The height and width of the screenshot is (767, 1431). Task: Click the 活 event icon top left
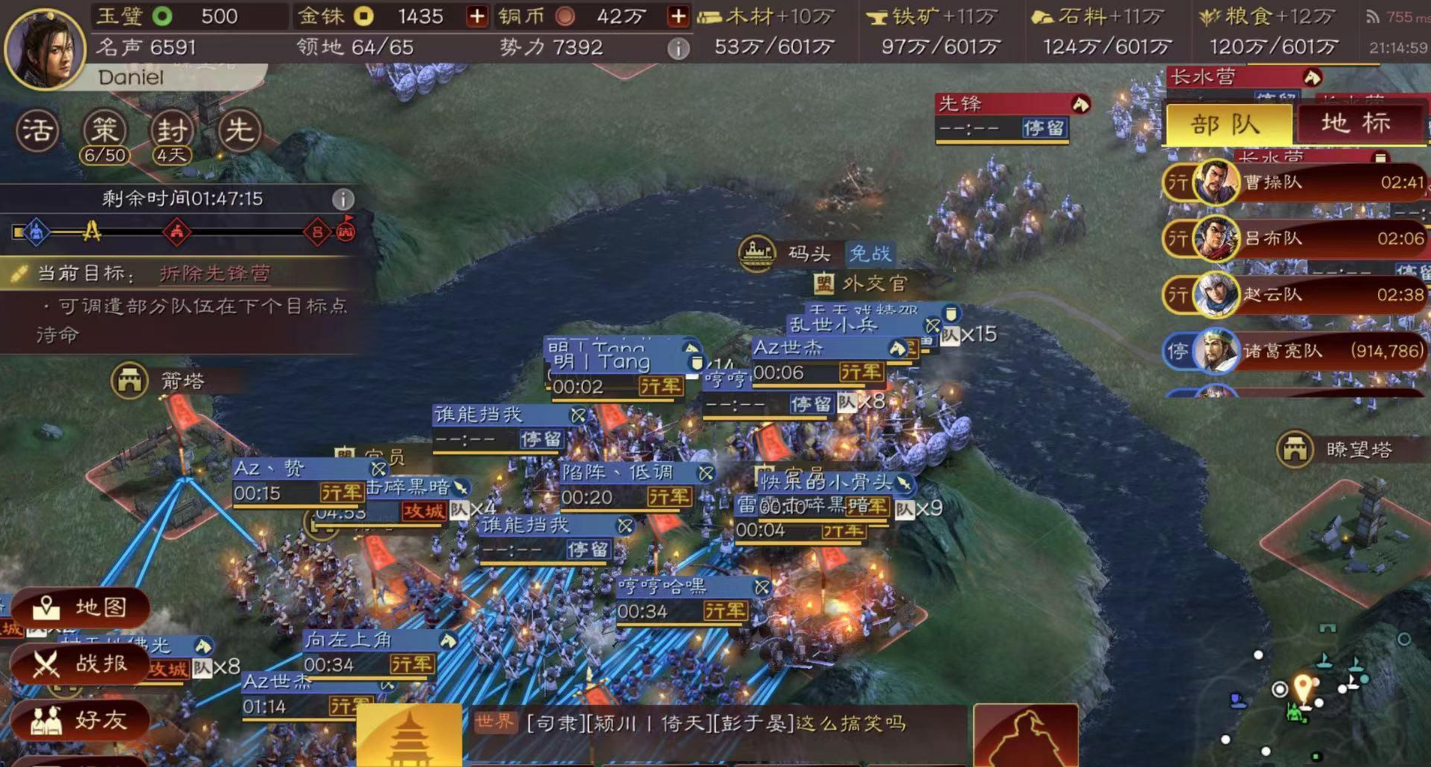37,129
